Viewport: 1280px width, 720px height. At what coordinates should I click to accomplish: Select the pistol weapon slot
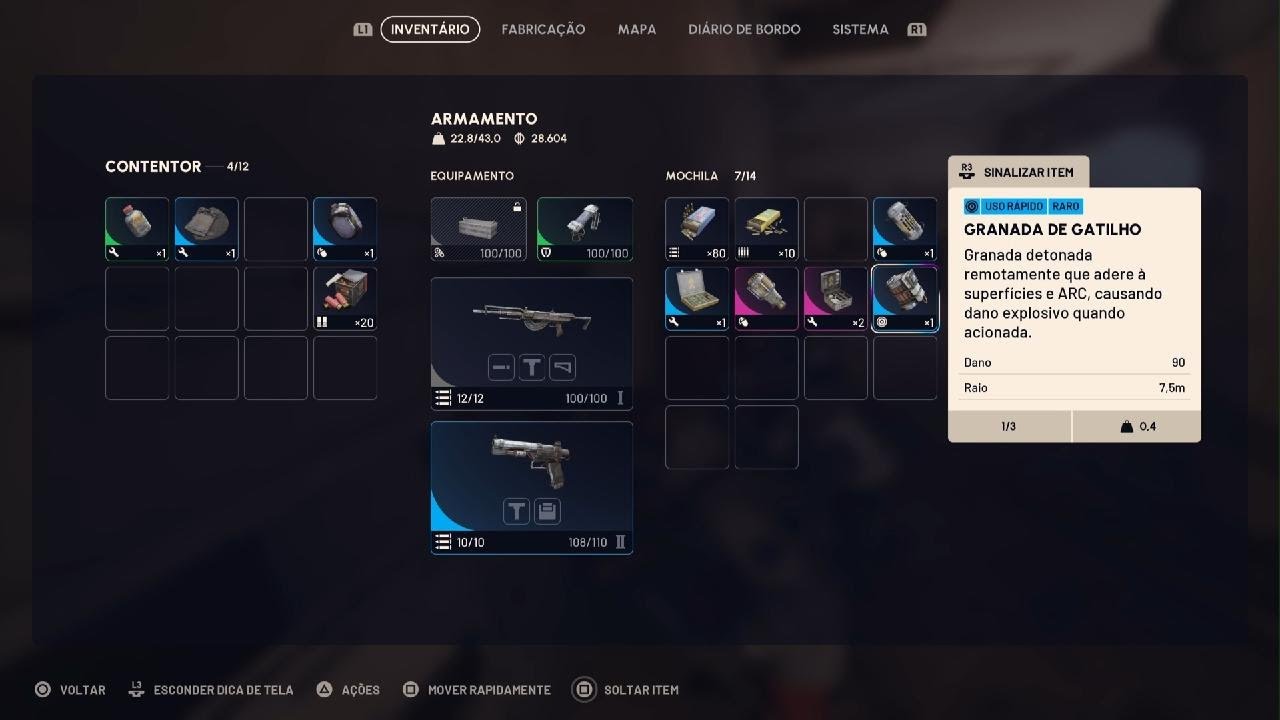point(532,487)
